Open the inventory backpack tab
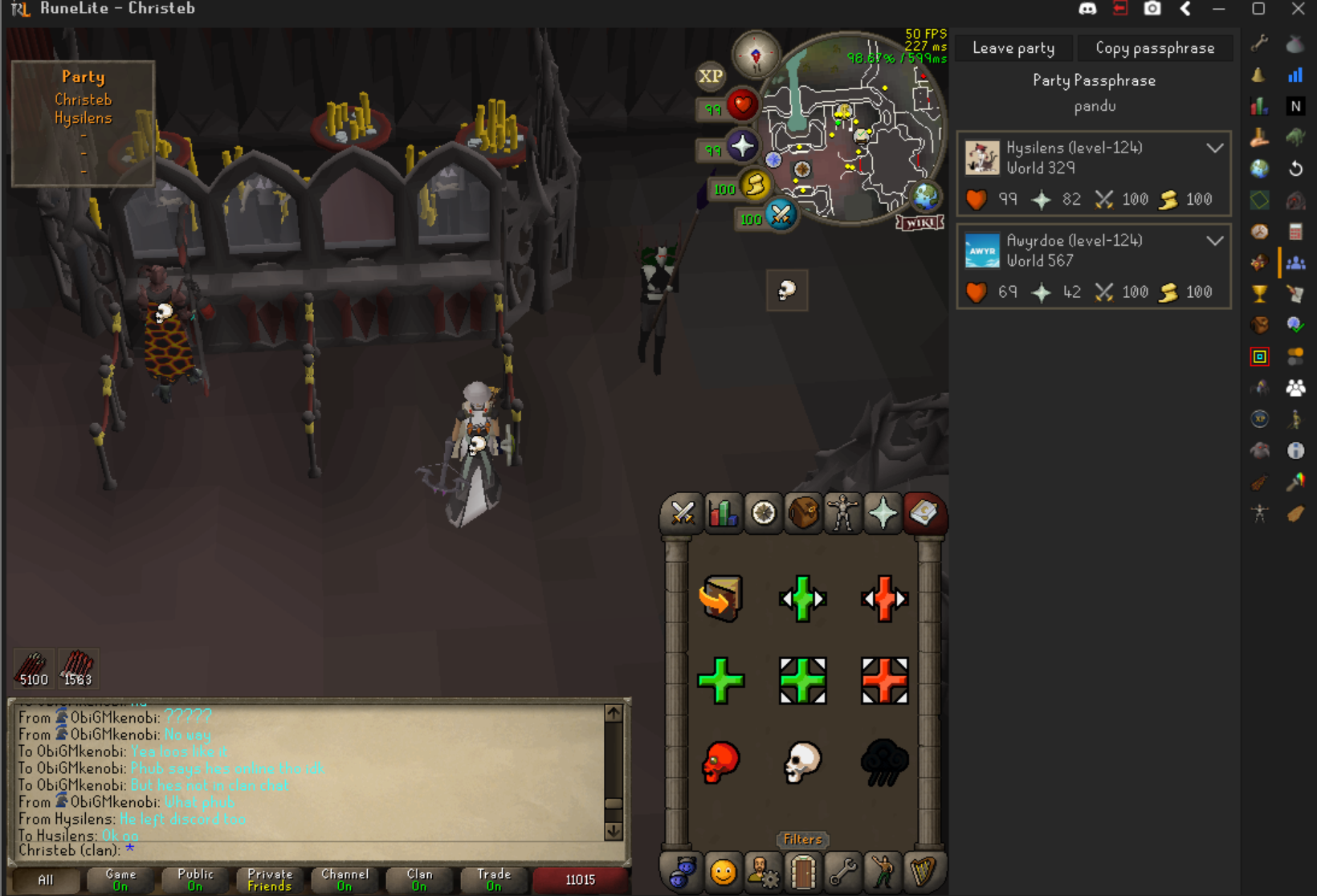 tap(803, 513)
